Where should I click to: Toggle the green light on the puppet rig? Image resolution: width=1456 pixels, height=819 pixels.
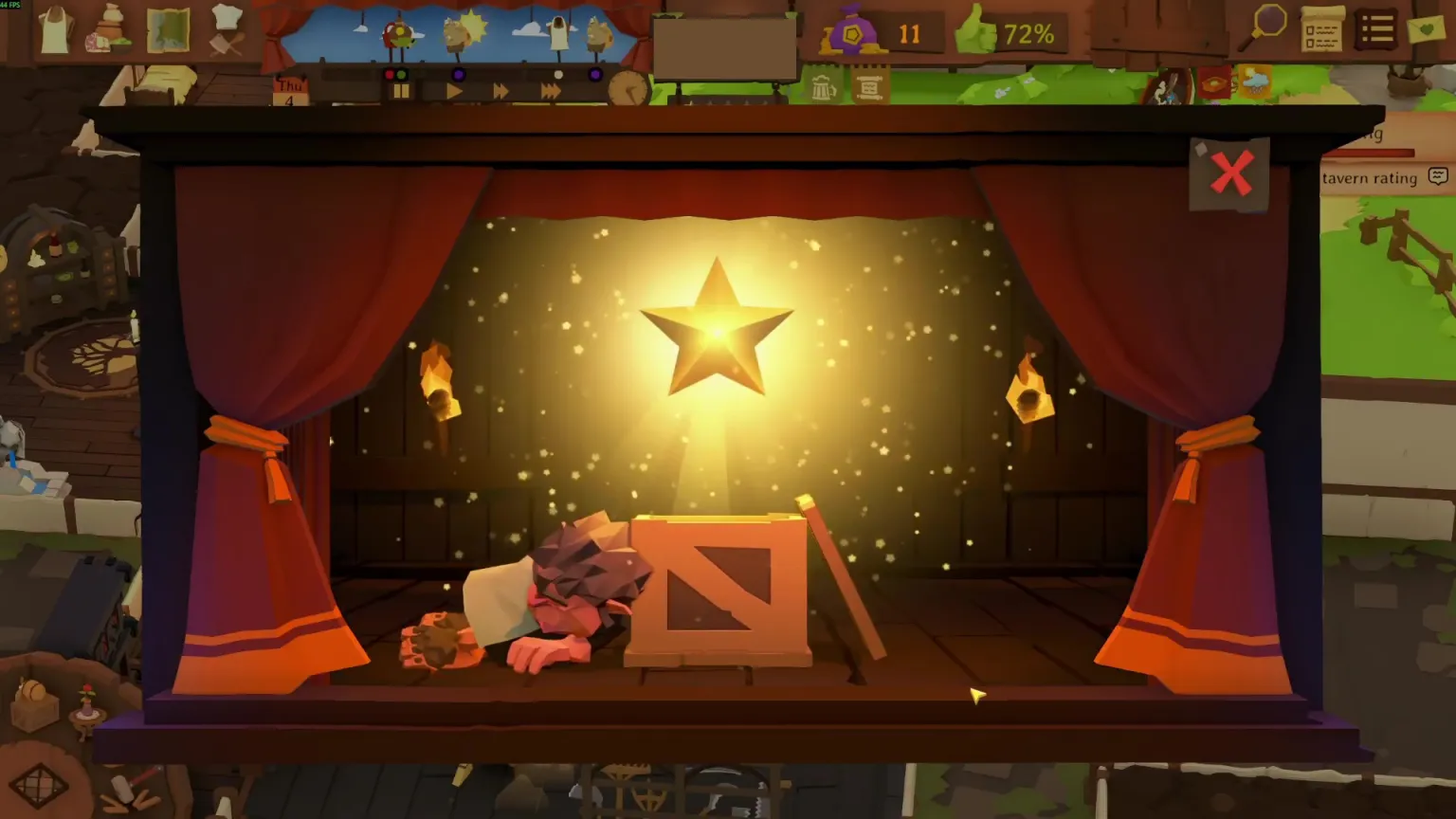[x=403, y=76]
